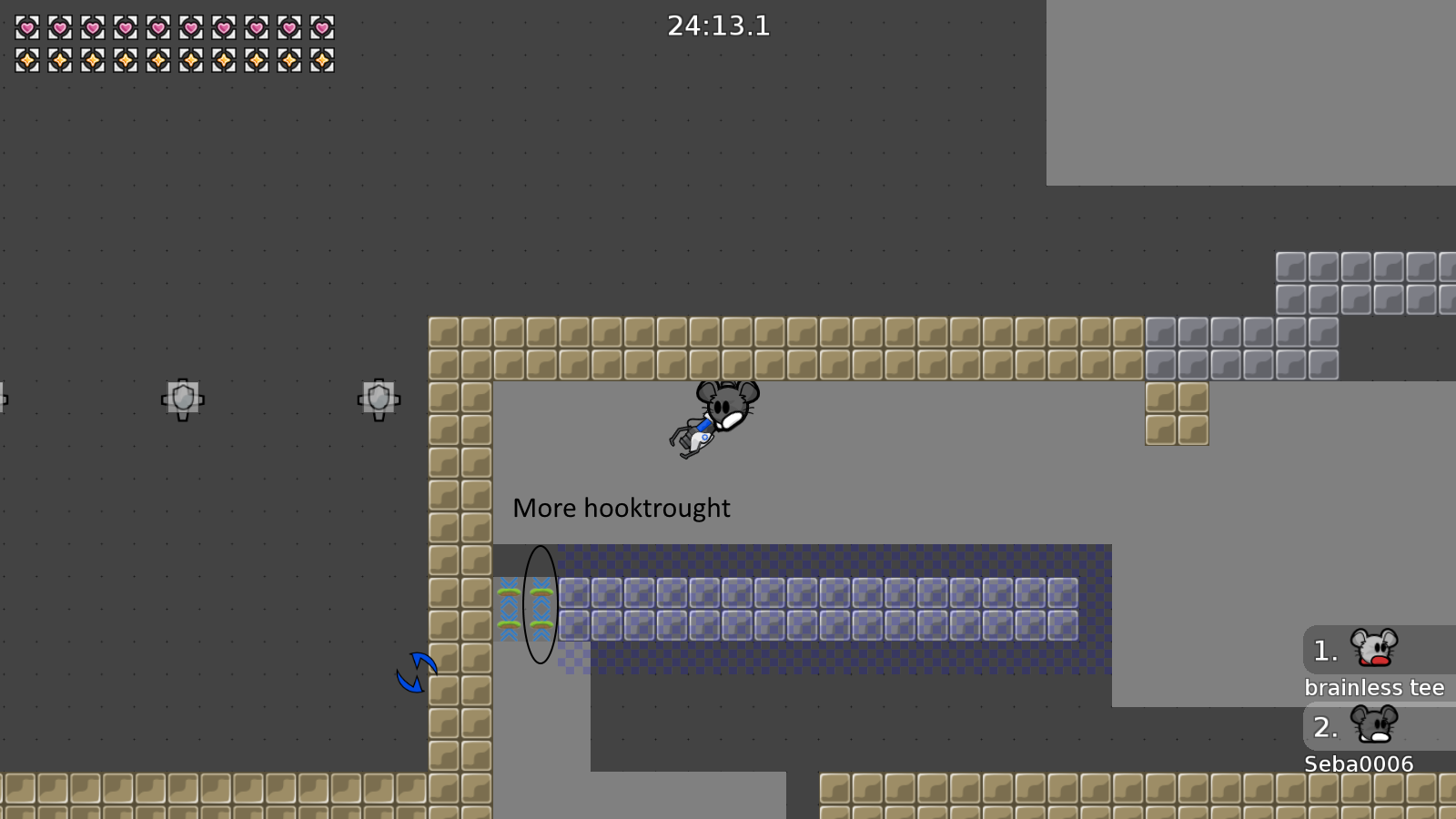Click the last armor star icon
Viewport: 1456px width, 819px height.
[x=320, y=62]
